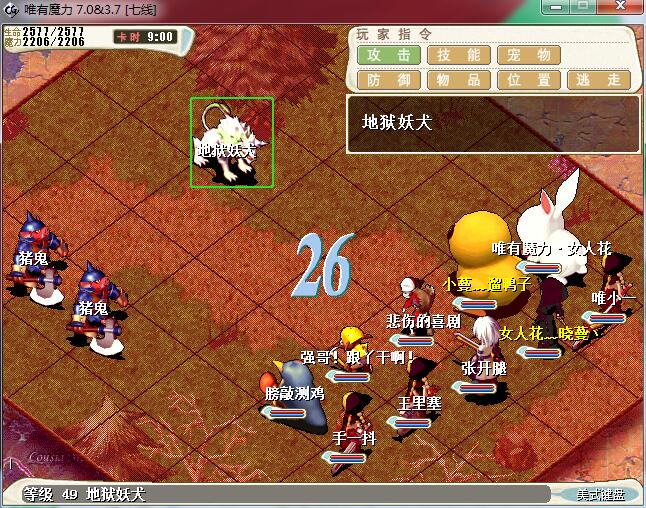This screenshot has height=508, width=646.
Task: Click the 美式键盘 input method indicator
Action: 599,494
